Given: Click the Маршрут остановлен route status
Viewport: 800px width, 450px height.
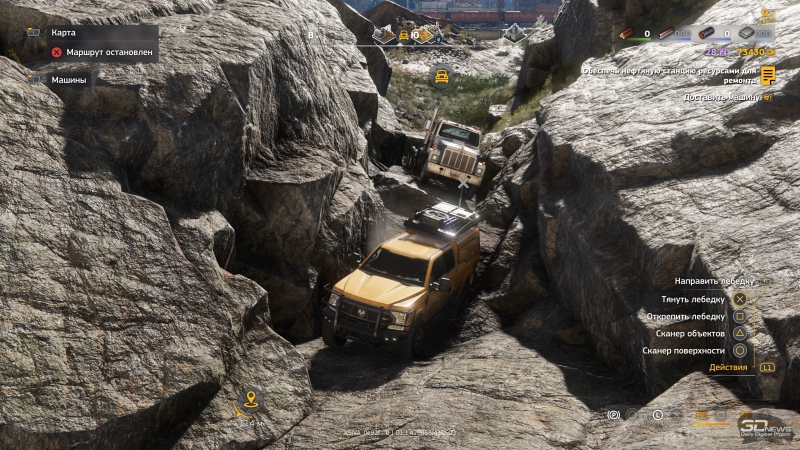Looking at the screenshot, I should [x=104, y=52].
